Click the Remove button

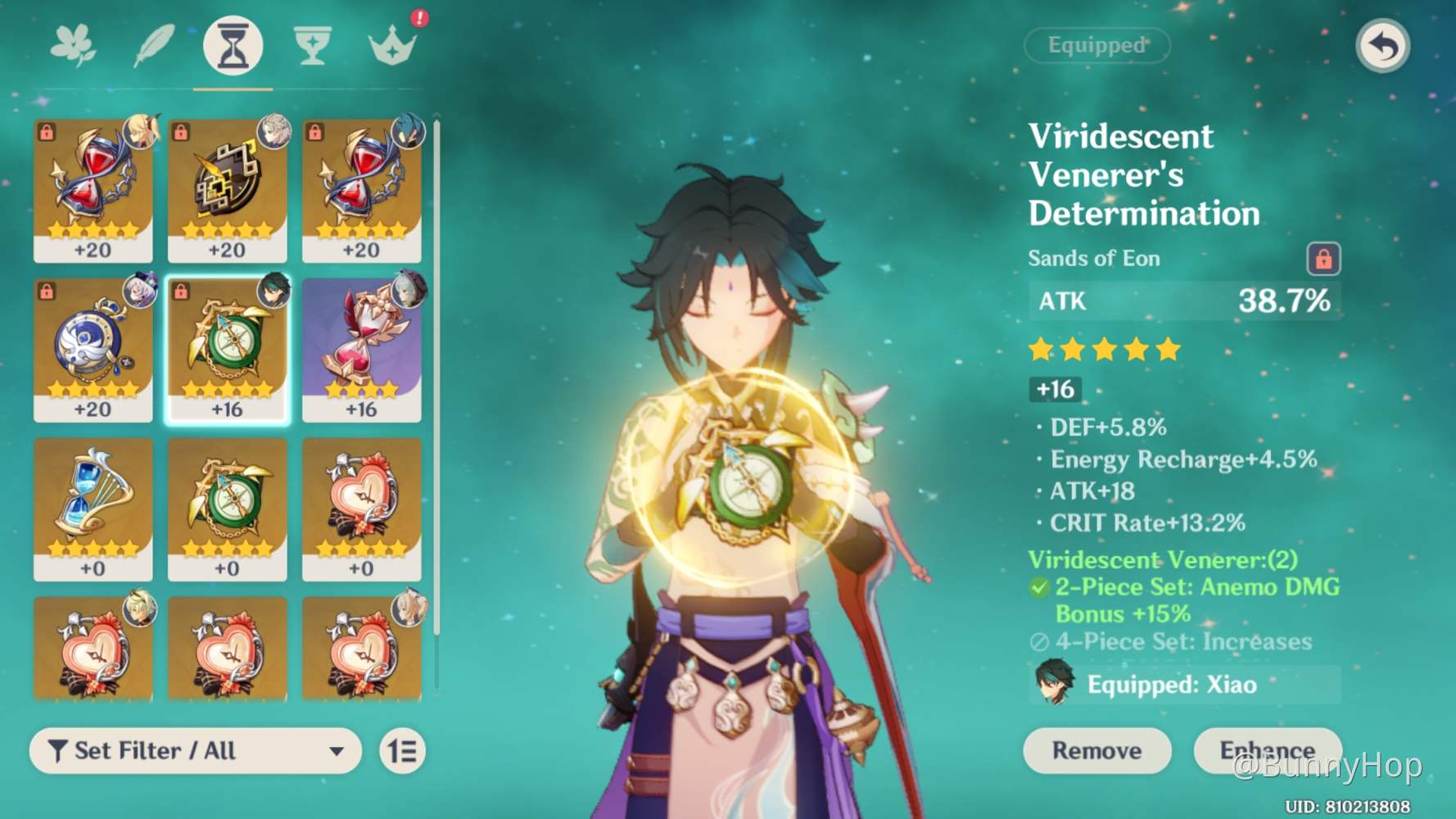point(1097,750)
